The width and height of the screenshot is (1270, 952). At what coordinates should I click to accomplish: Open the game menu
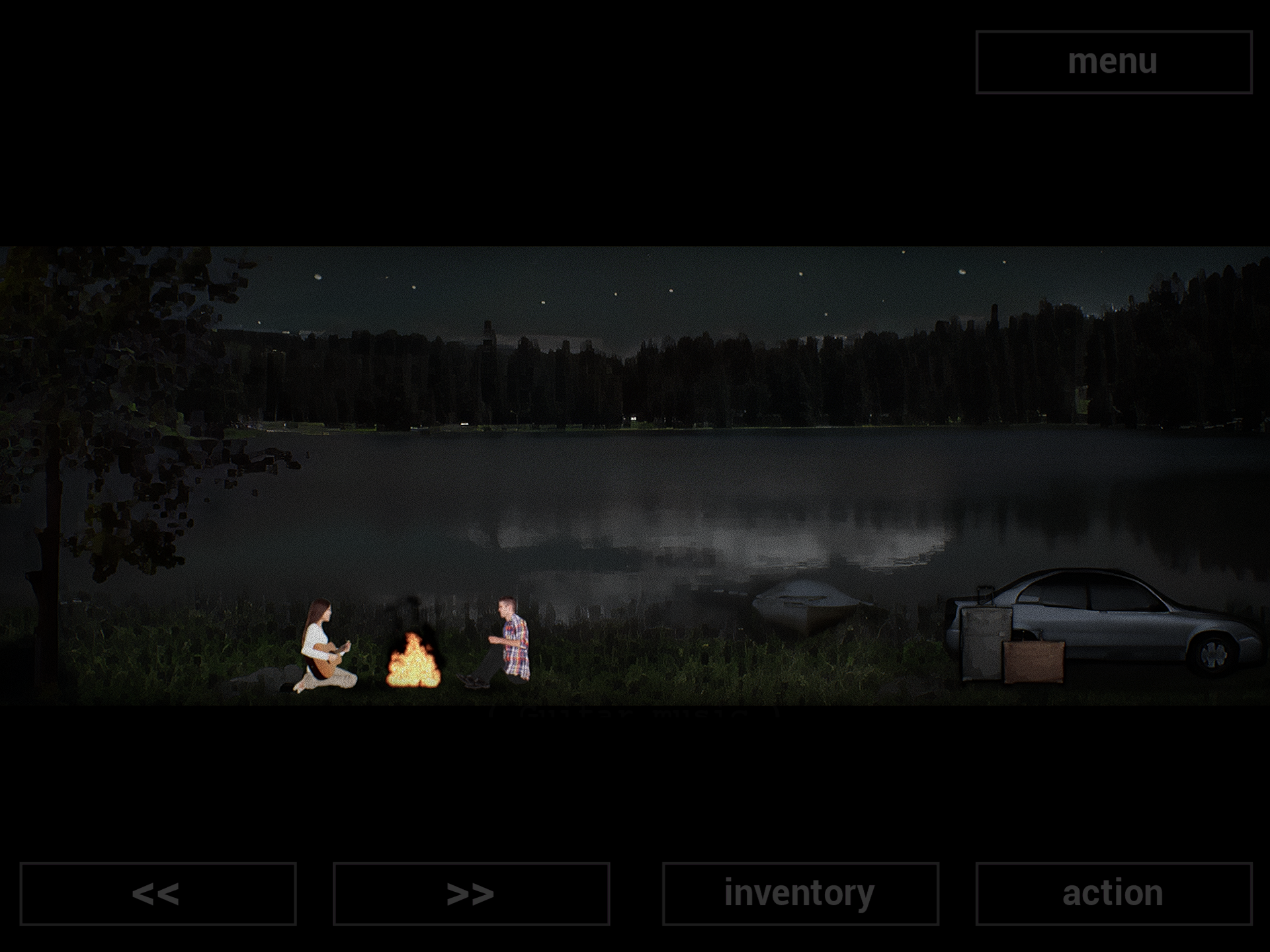click(x=1113, y=61)
